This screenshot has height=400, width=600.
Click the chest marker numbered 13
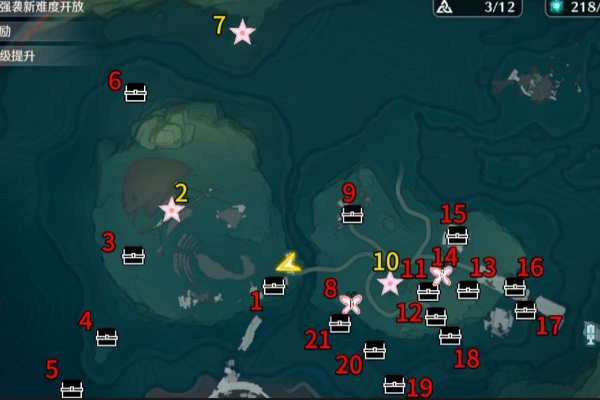tap(468, 291)
